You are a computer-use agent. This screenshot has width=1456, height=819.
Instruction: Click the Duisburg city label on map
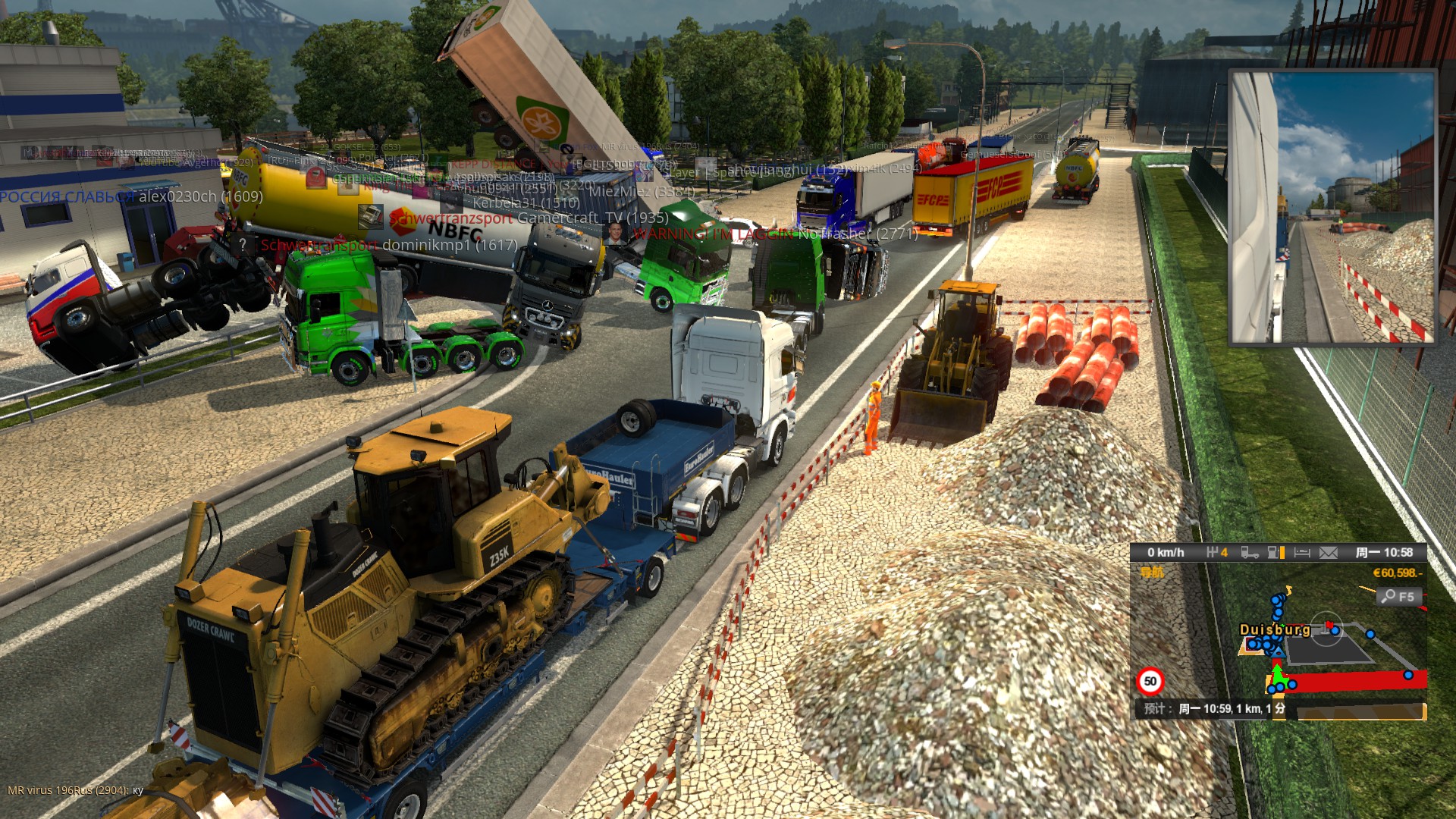pos(1275,629)
